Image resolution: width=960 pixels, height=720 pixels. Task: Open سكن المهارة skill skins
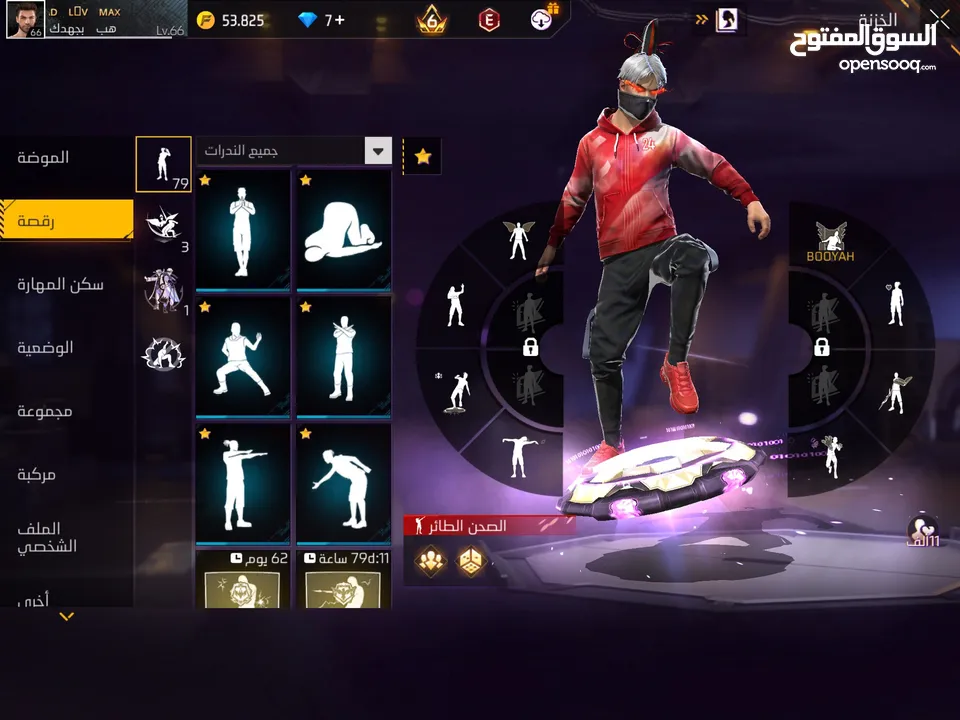pyautogui.click(x=60, y=285)
